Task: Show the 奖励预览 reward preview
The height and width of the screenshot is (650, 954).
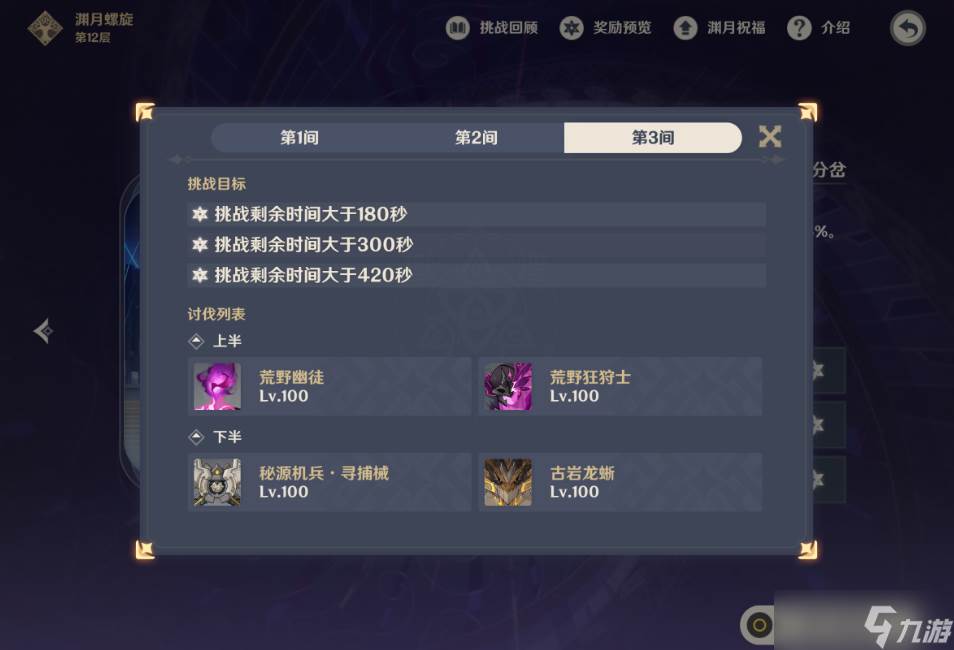Action: click(606, 28)
